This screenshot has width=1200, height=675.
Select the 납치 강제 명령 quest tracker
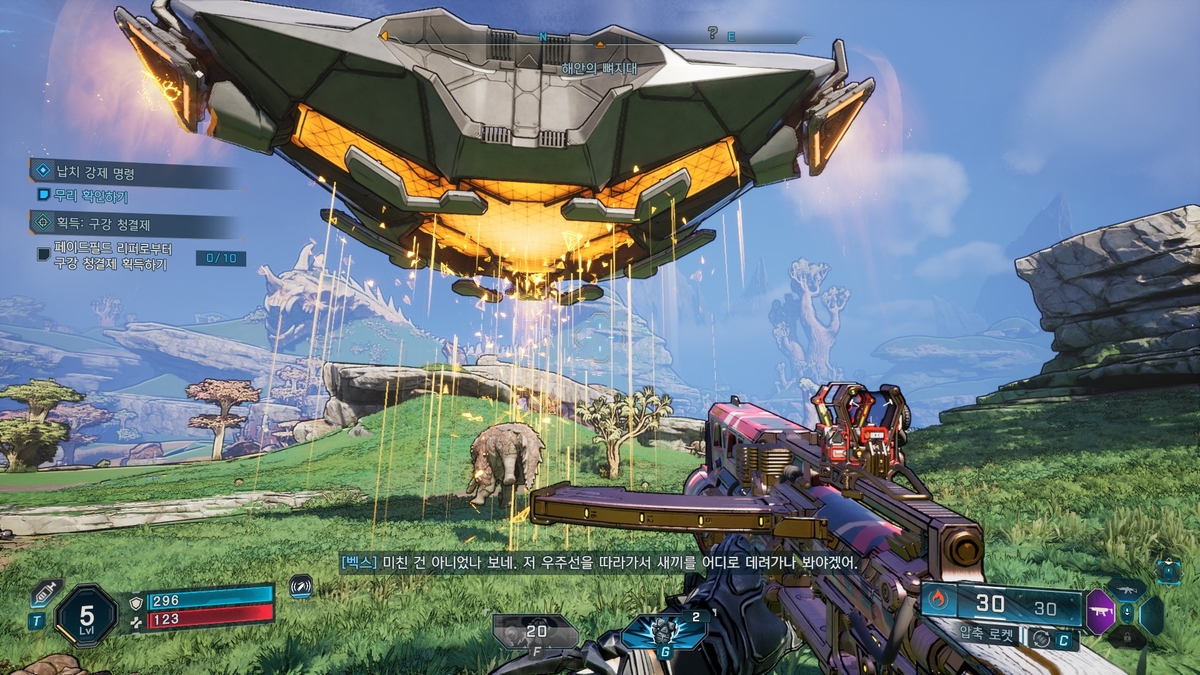tap(95, 173)
